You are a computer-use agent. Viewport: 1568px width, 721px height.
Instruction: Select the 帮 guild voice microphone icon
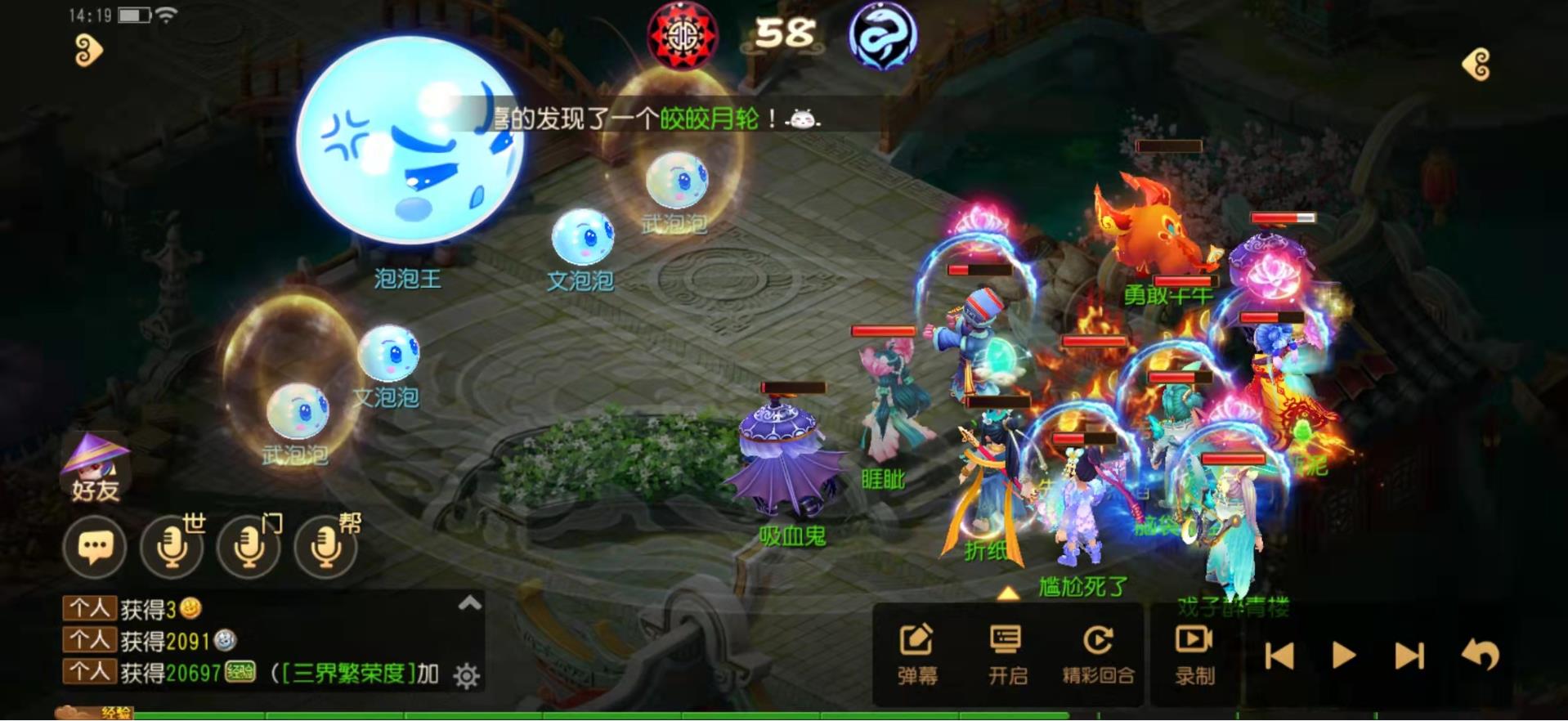click(x=324, y=546)
